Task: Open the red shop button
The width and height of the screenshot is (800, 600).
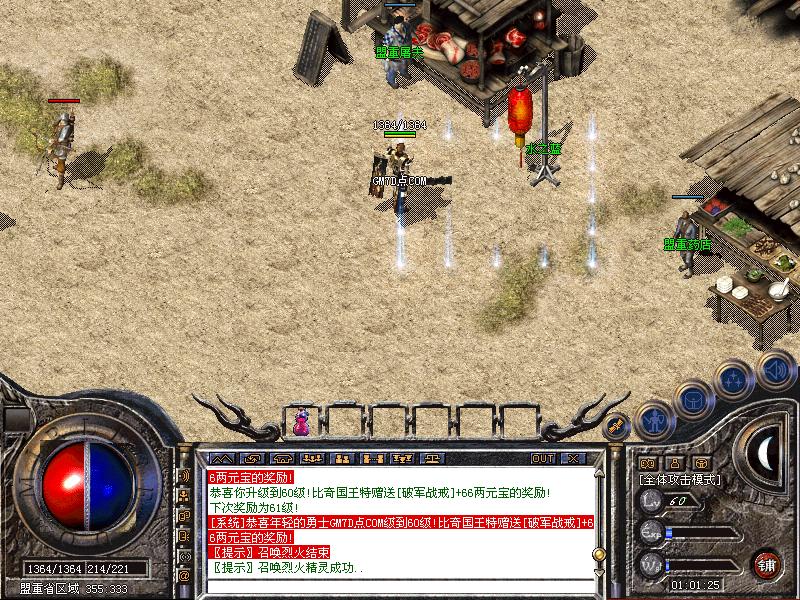Action: (x=766, y=563)
